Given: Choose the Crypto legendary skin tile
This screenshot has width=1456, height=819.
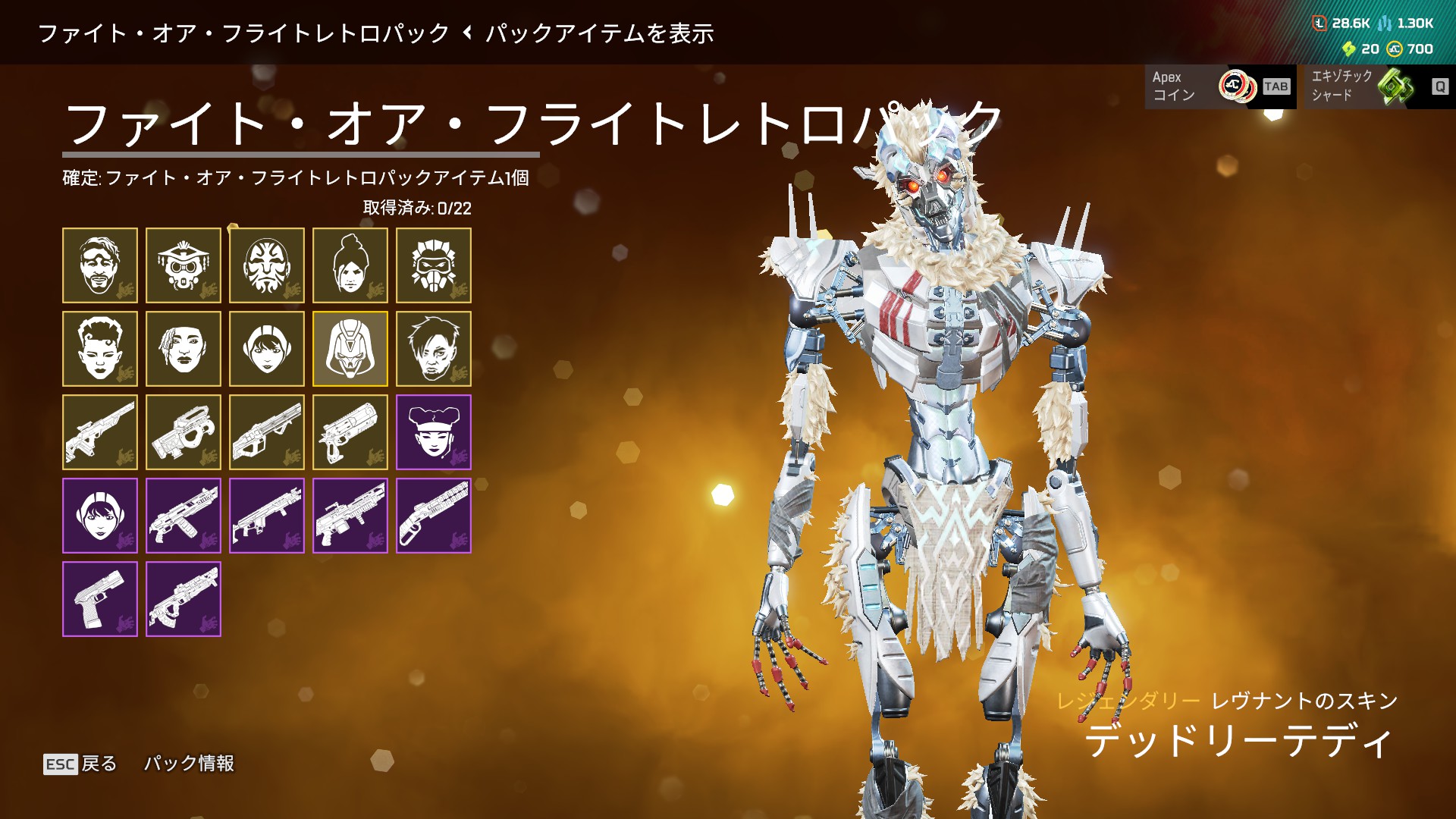Looking at the screenshot, I should [x=434, y=349].
